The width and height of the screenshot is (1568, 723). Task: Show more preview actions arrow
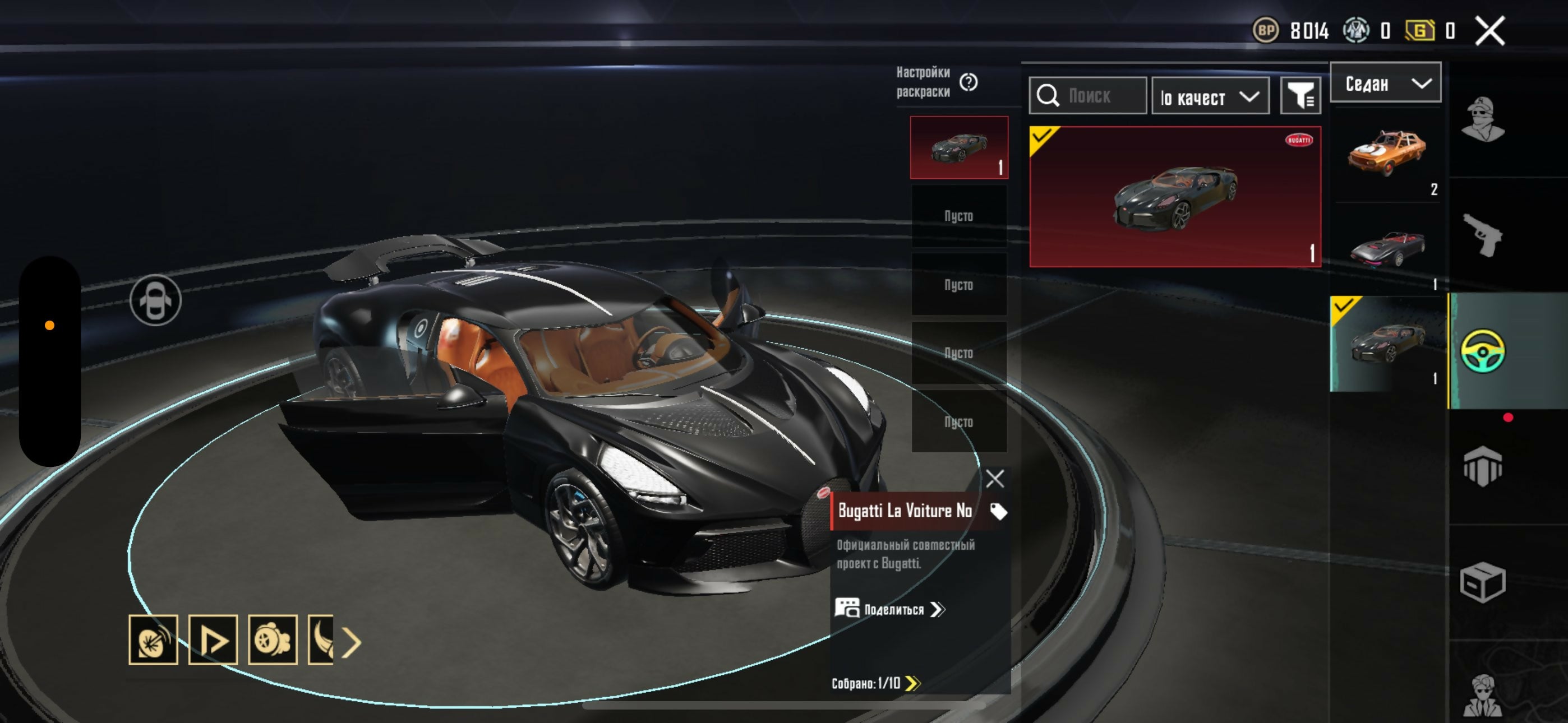tap(351, 642)
